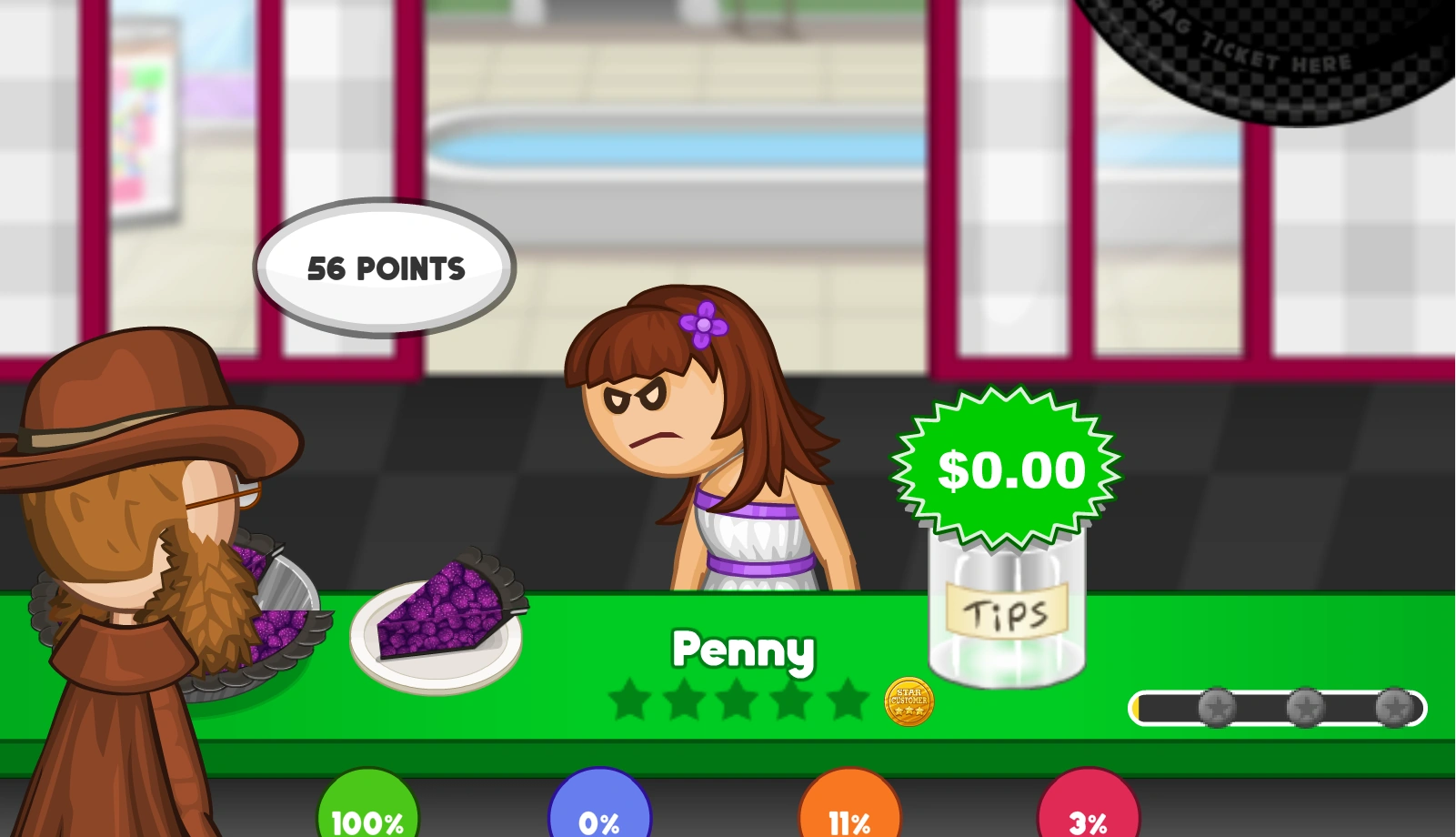
Task: Click the 56 POINTS speech bubble
Action: [386, 267]
